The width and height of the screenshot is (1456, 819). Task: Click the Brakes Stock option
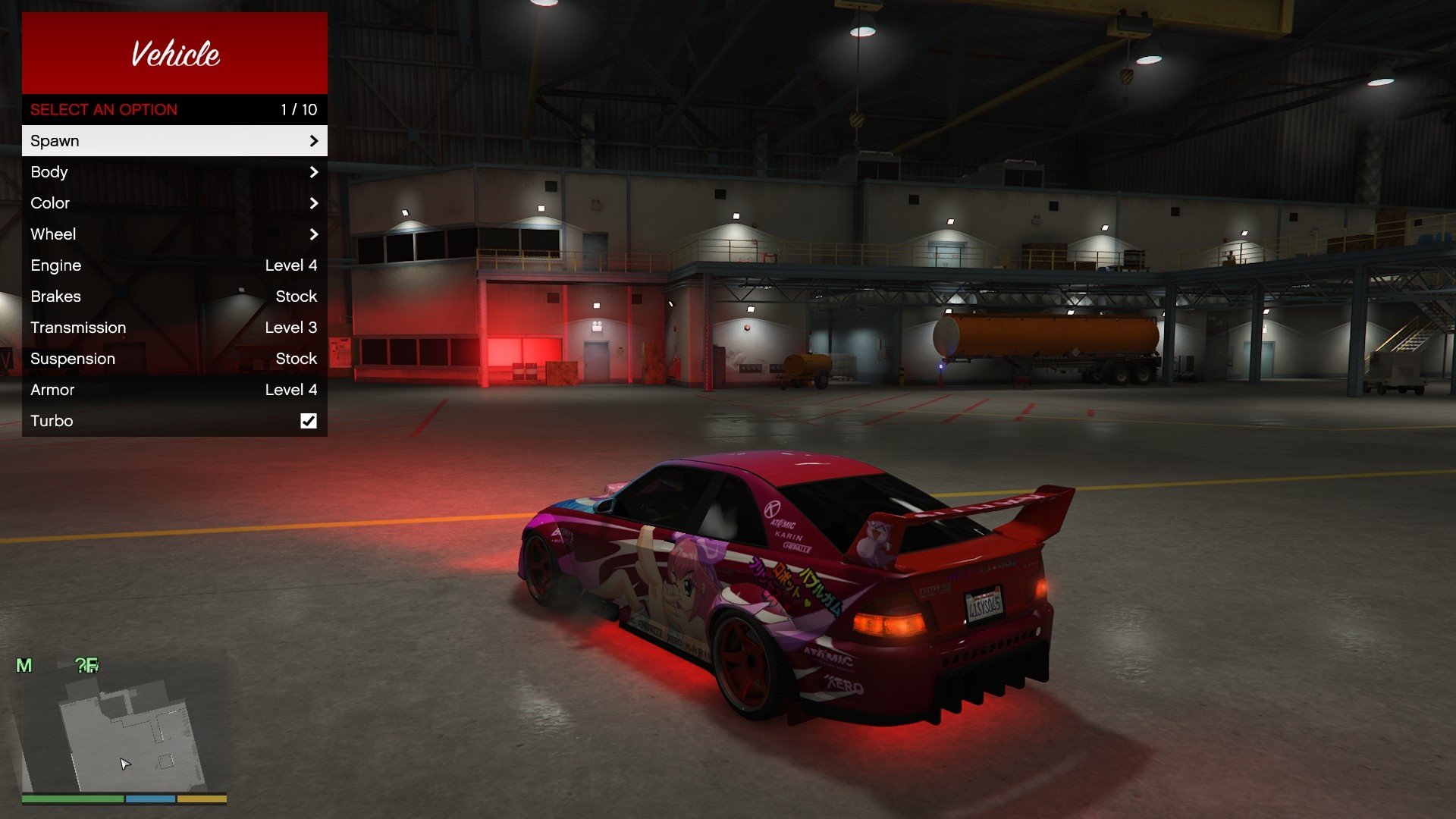click(x=174, y=297)
